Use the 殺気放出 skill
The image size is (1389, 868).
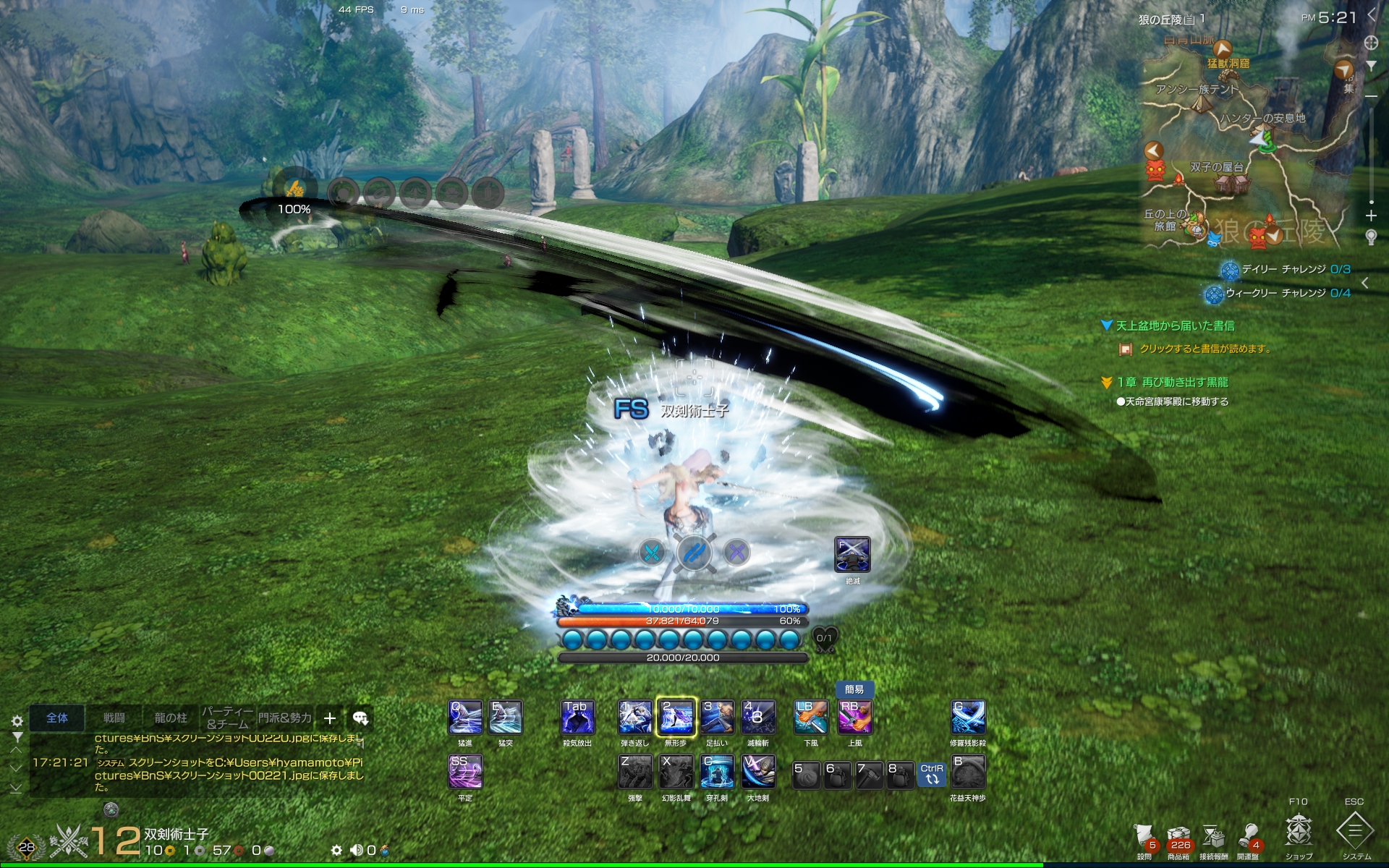[577, 718]
